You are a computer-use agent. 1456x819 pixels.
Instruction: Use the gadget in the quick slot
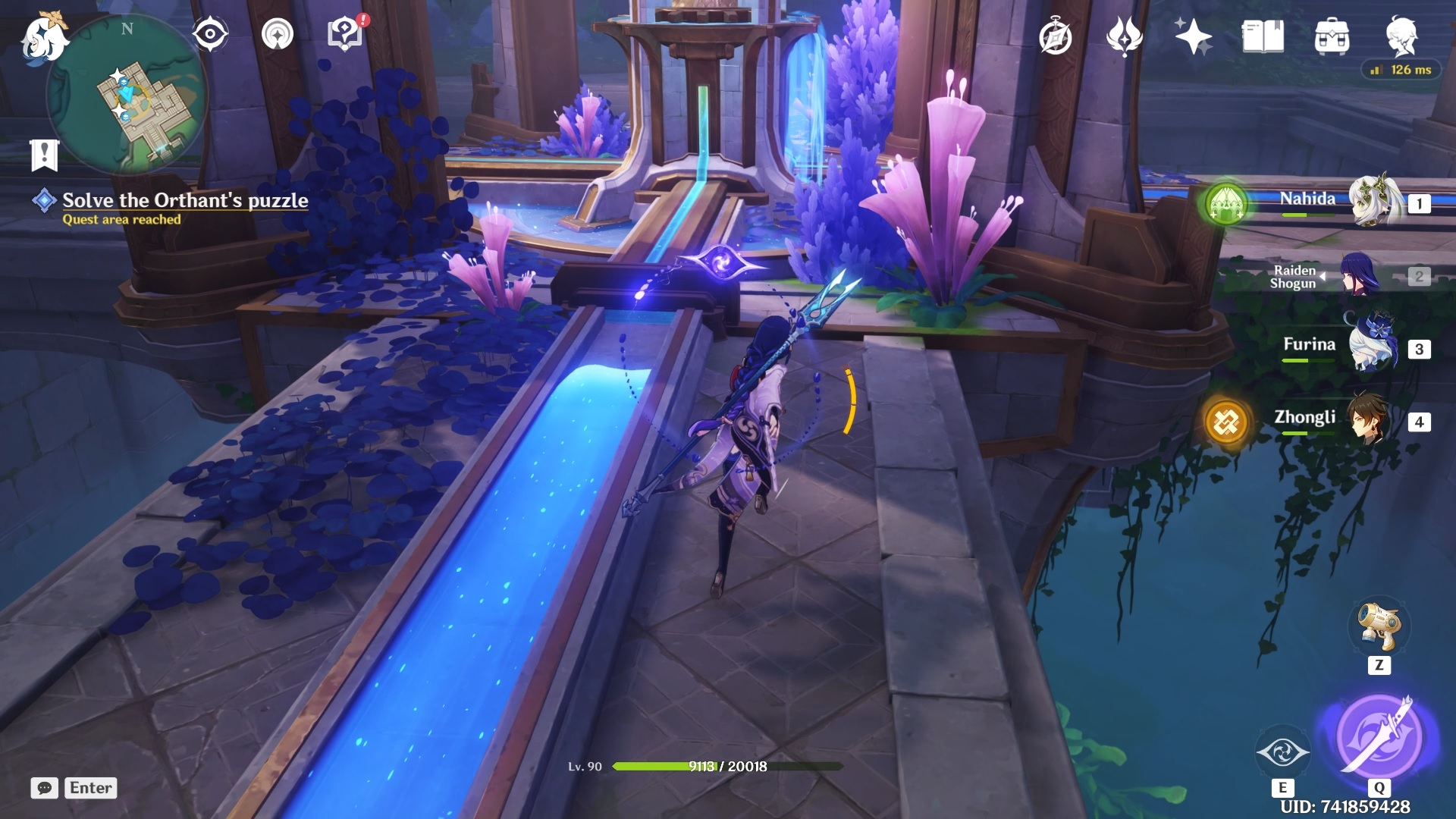click(x=1379, y=626)
